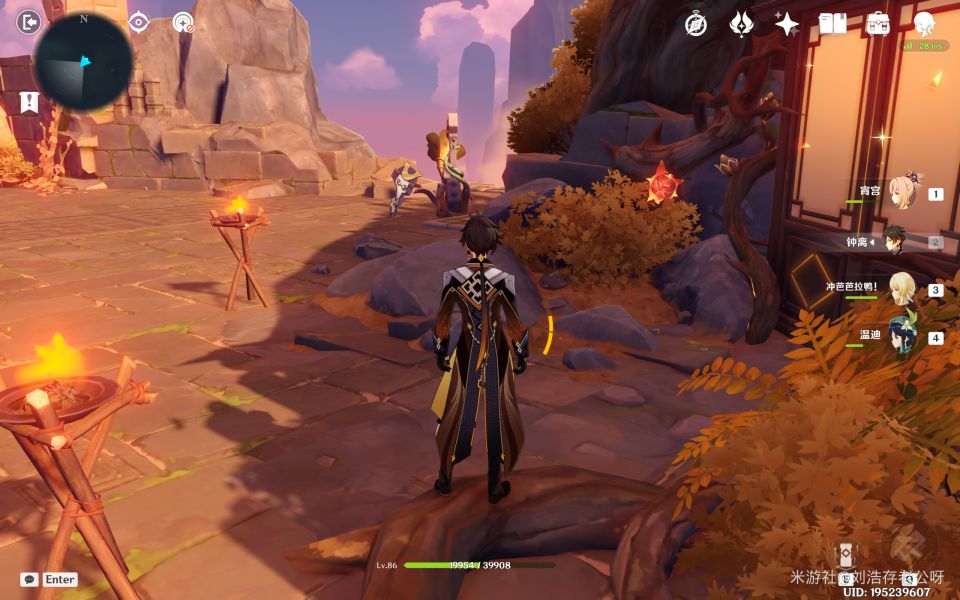Open the Adventurer Handbook book icon
Image resolution: width=960 pixels, height=600 pixels.
[832, 24]
